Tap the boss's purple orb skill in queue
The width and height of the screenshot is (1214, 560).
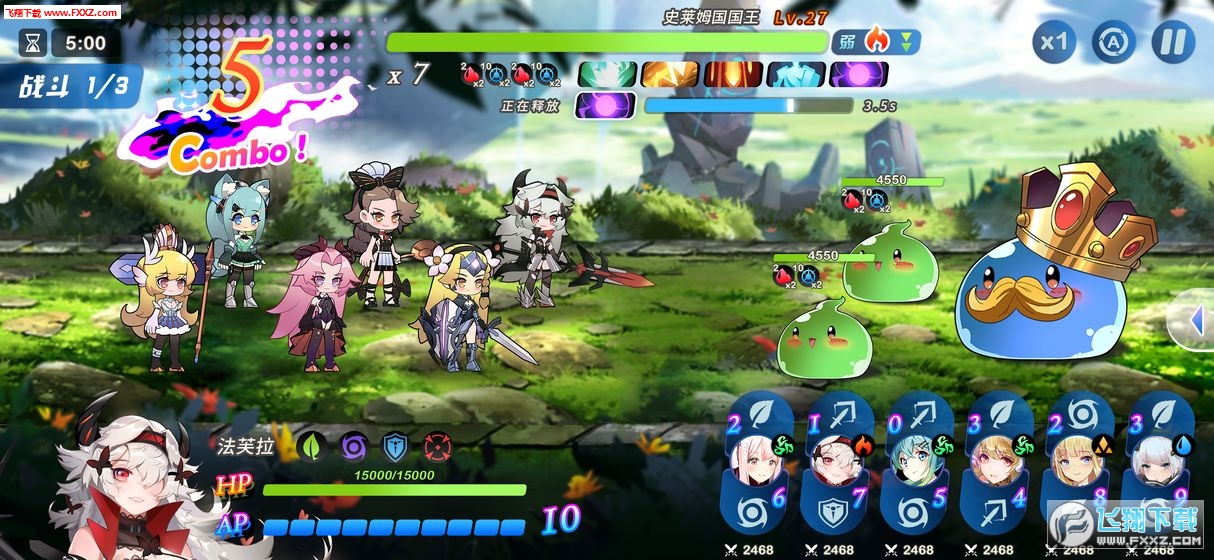click(858, 74)
